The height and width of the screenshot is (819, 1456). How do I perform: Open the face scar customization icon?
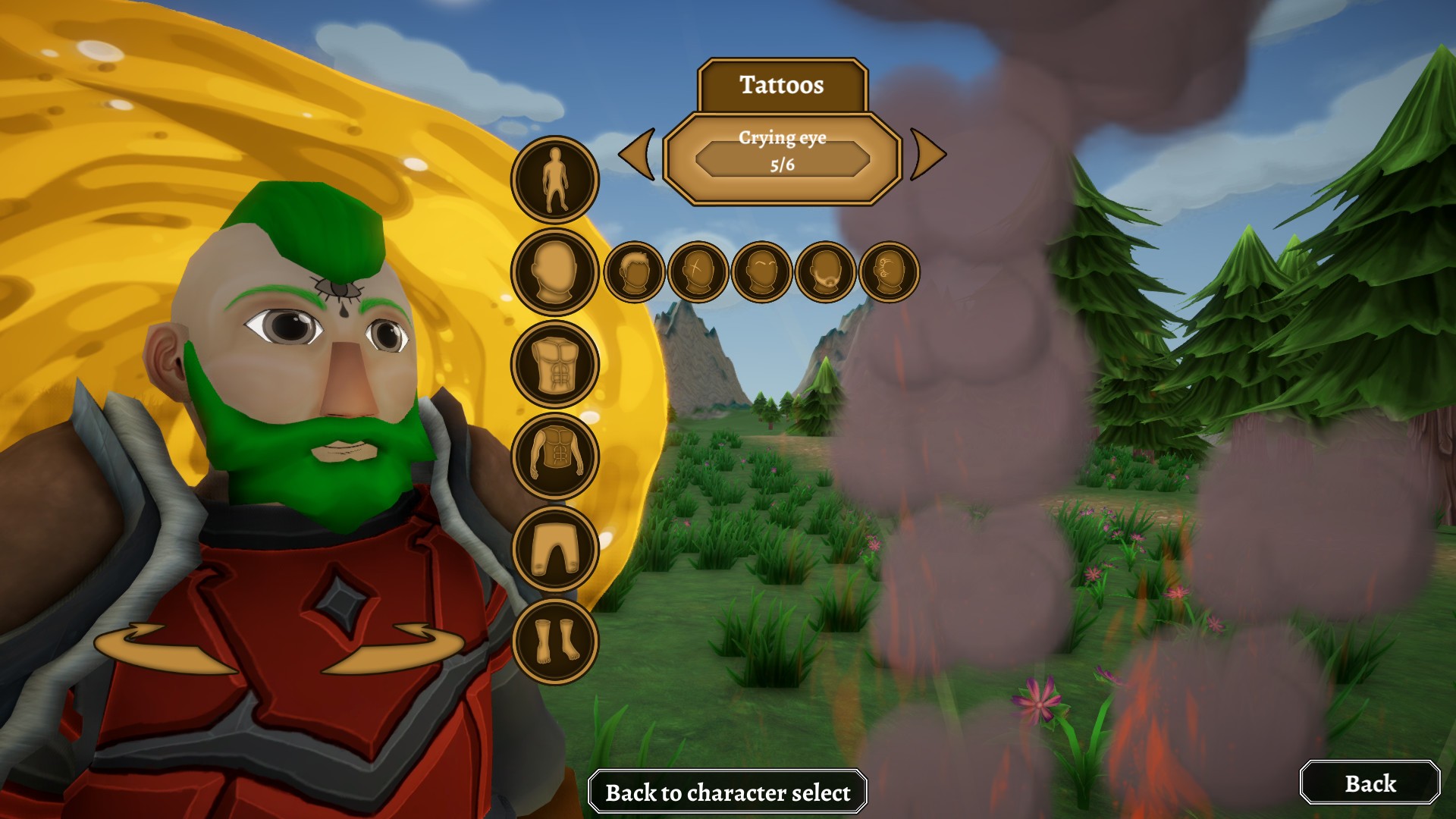pyautogui.click(x=698, y=271)
